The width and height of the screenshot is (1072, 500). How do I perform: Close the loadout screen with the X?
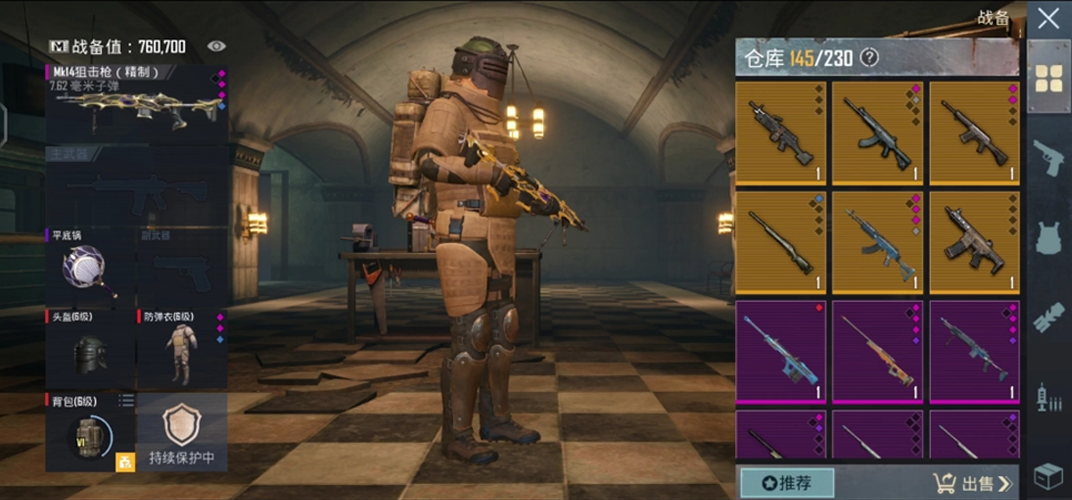tap(1048, 18)
